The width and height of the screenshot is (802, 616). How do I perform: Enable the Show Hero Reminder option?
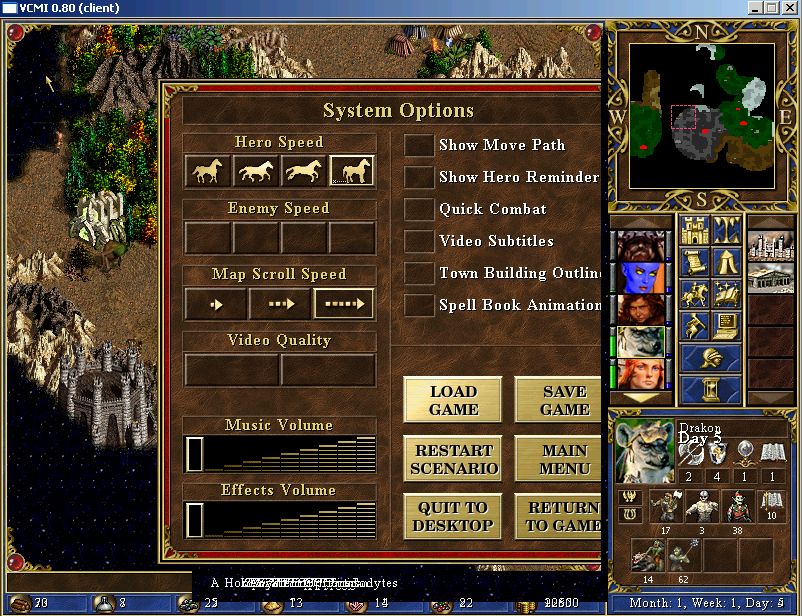click(418, 177)
